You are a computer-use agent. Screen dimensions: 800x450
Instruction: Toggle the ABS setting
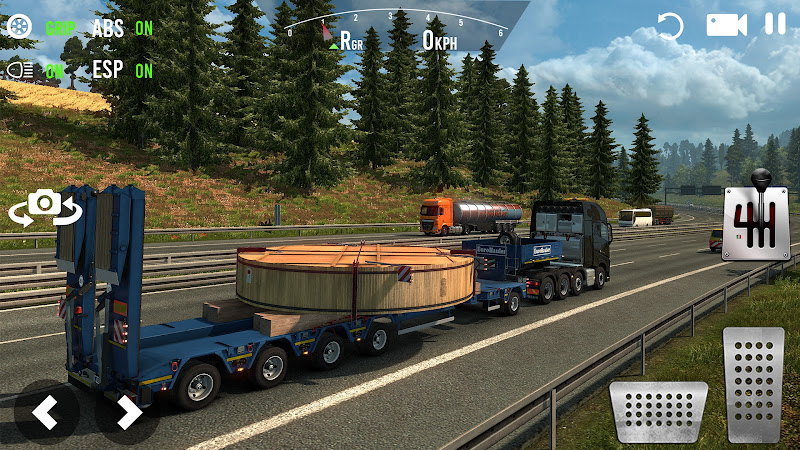[122, 28]
